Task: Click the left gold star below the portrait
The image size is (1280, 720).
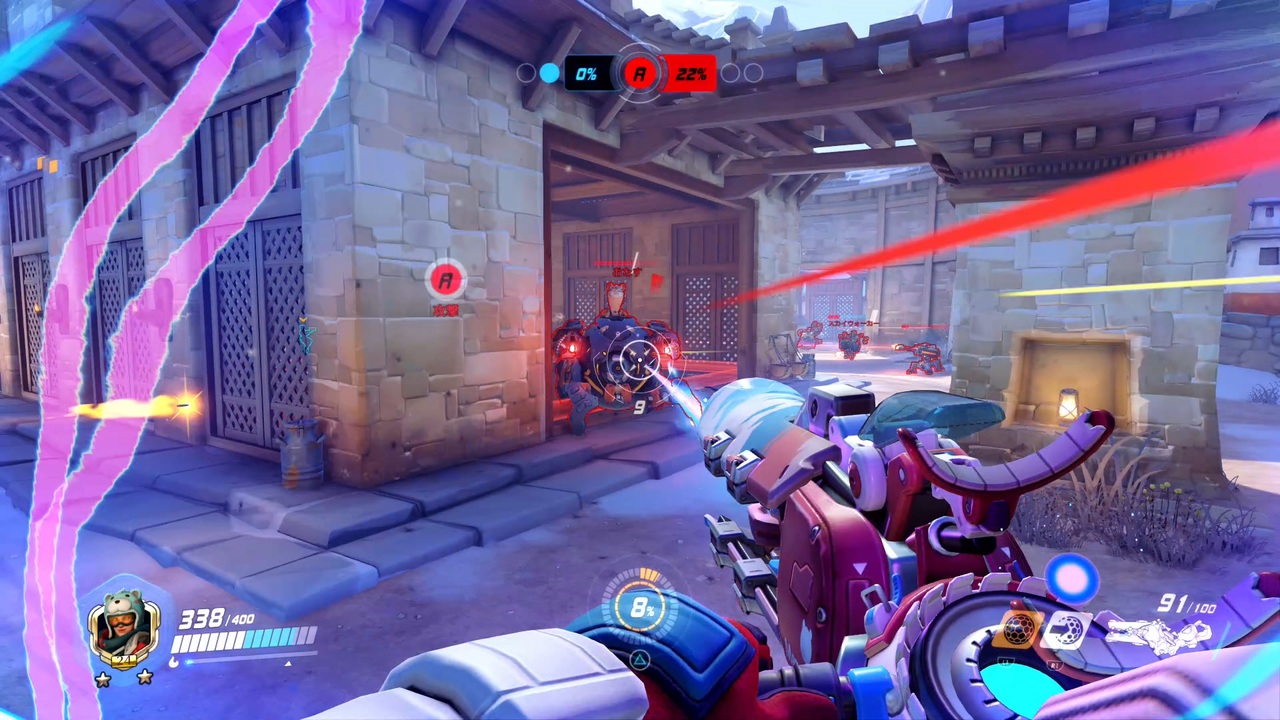Action: (x=104, y=677)
